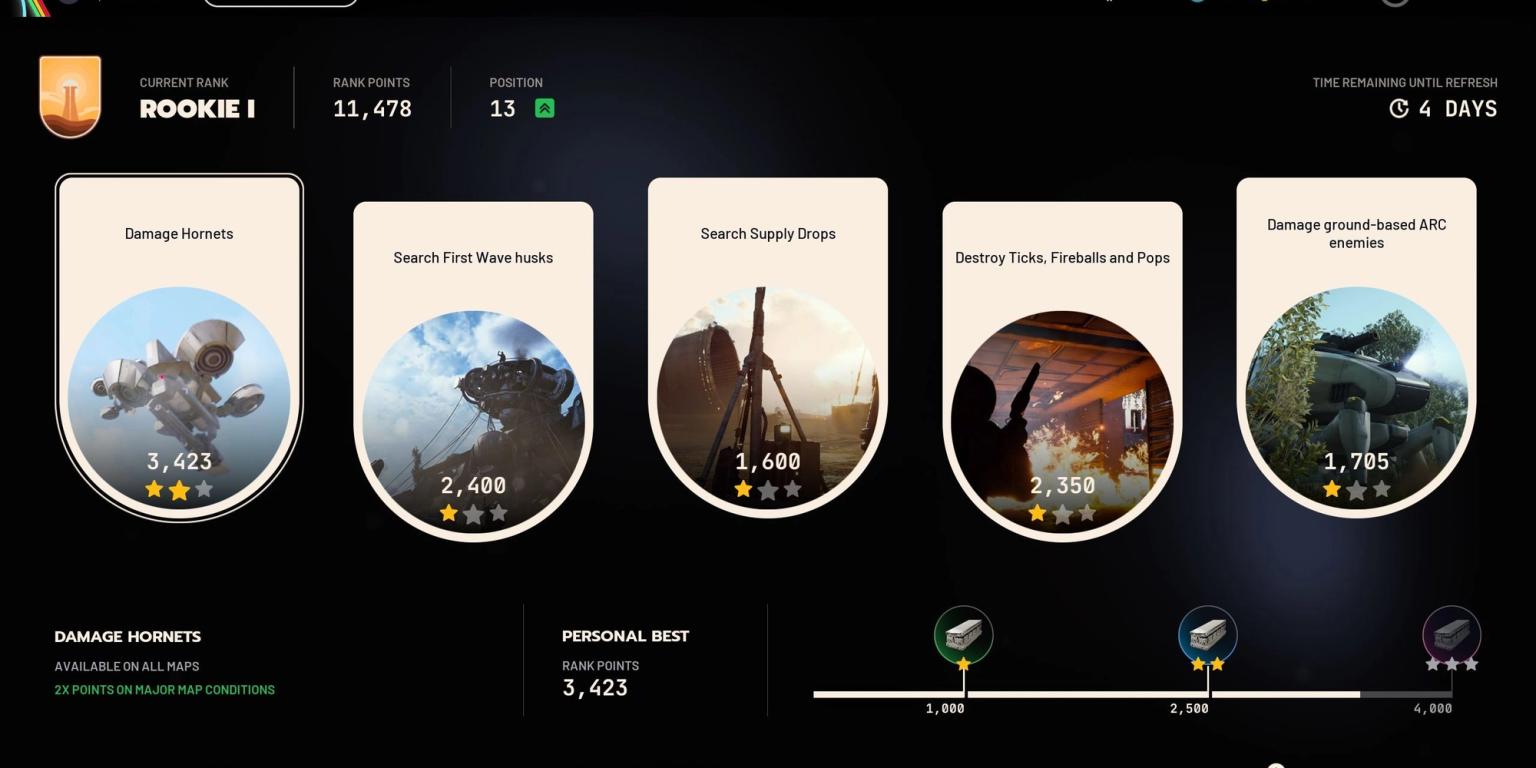Image resolution: width=1536 pixels, height=768 pixels.
Task: Click the three-star rating under the purple crate
Action: (1452, 662)
